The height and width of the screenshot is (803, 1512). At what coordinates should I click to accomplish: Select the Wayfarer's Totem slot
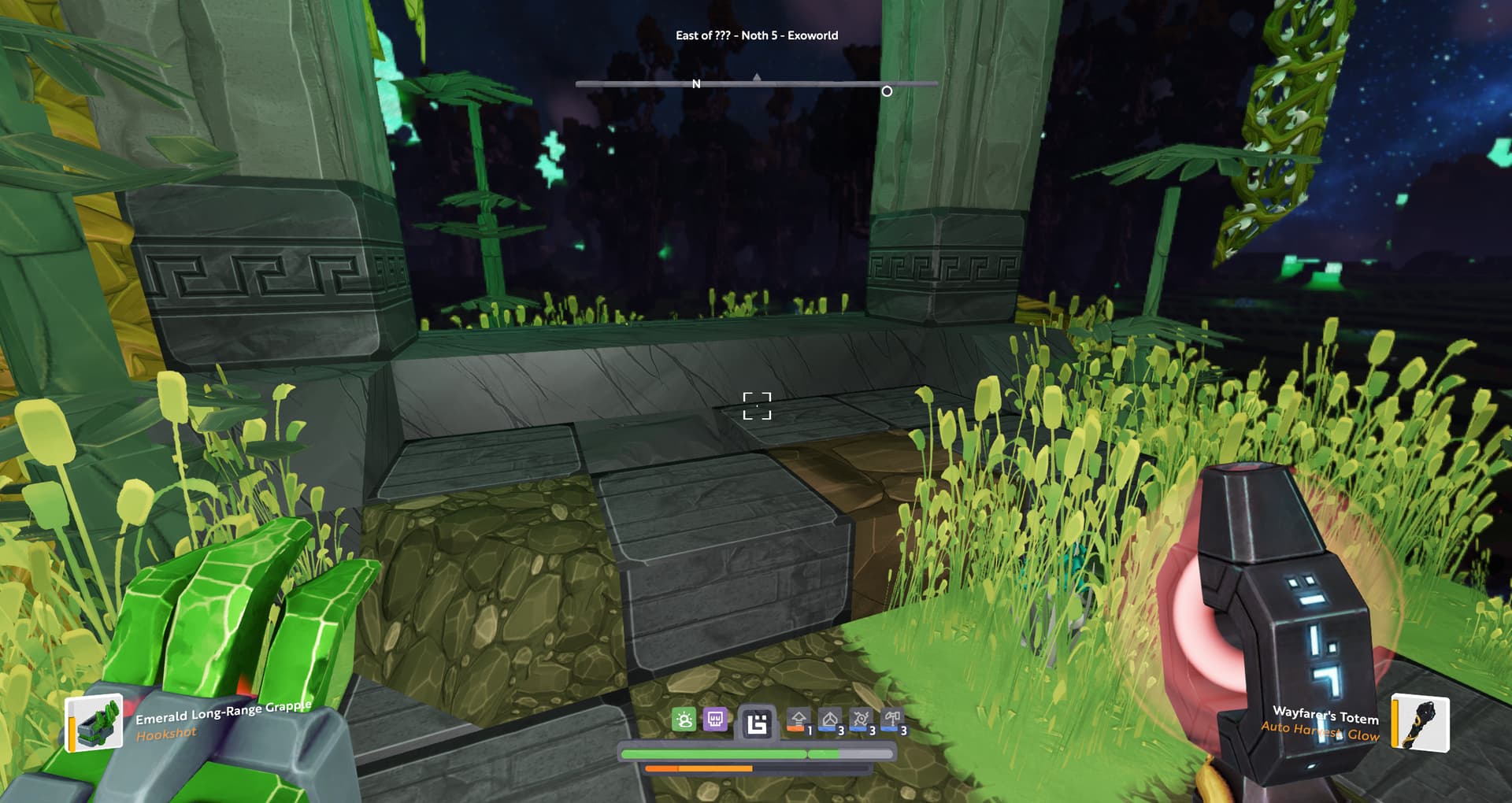pyautogui.click(x=1420, y=722)
